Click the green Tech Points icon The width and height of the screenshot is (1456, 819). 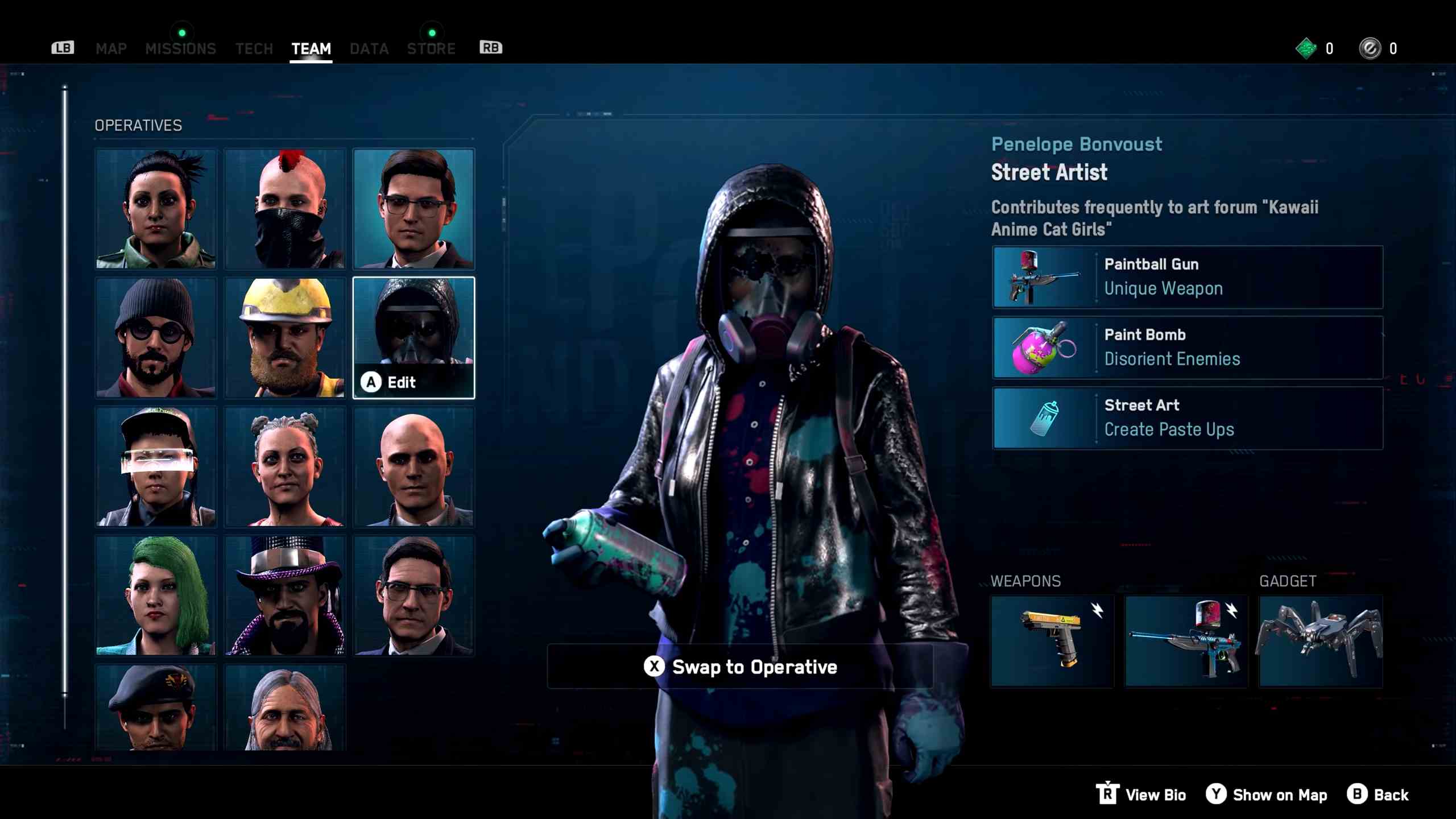[x=1305, y=48]
